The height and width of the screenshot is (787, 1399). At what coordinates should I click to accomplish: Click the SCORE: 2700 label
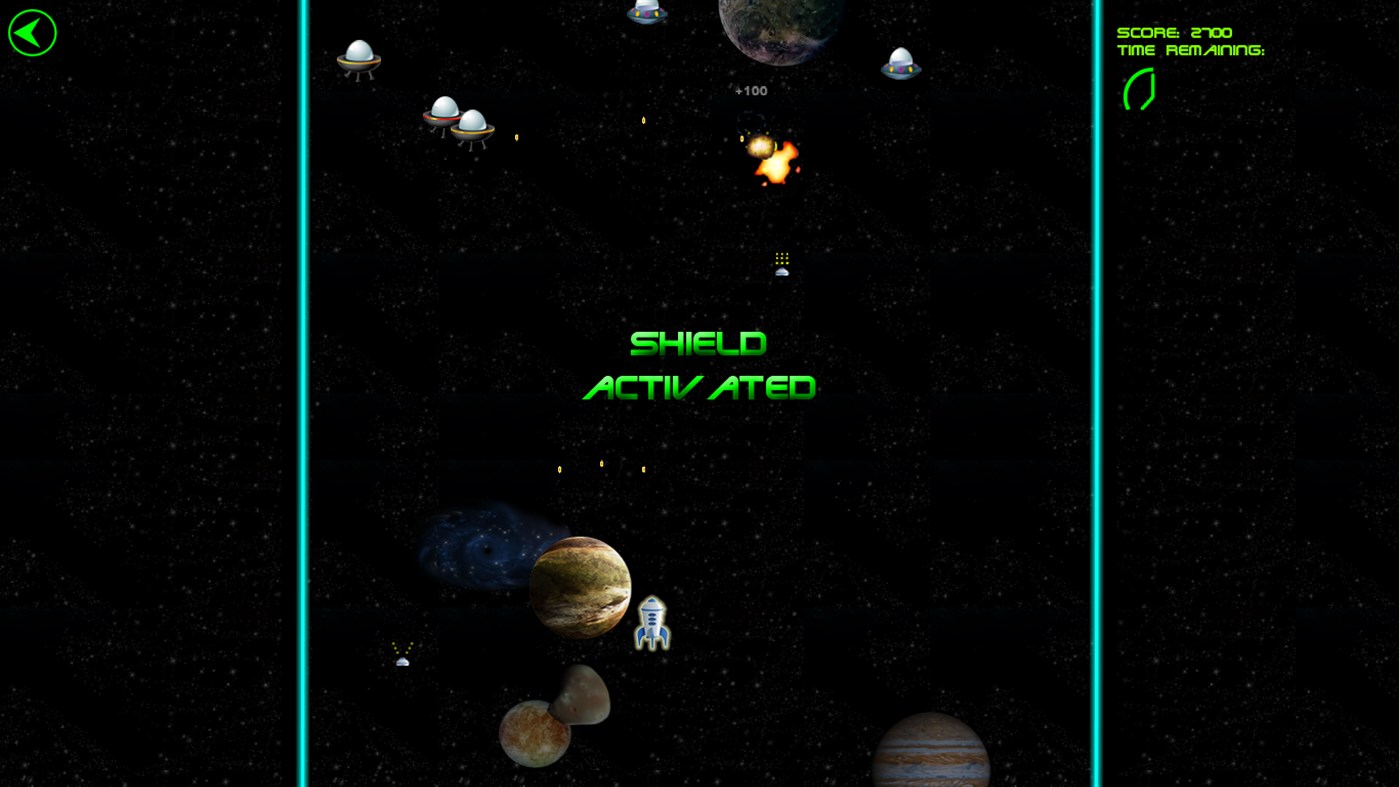[x=1174, y=31]
